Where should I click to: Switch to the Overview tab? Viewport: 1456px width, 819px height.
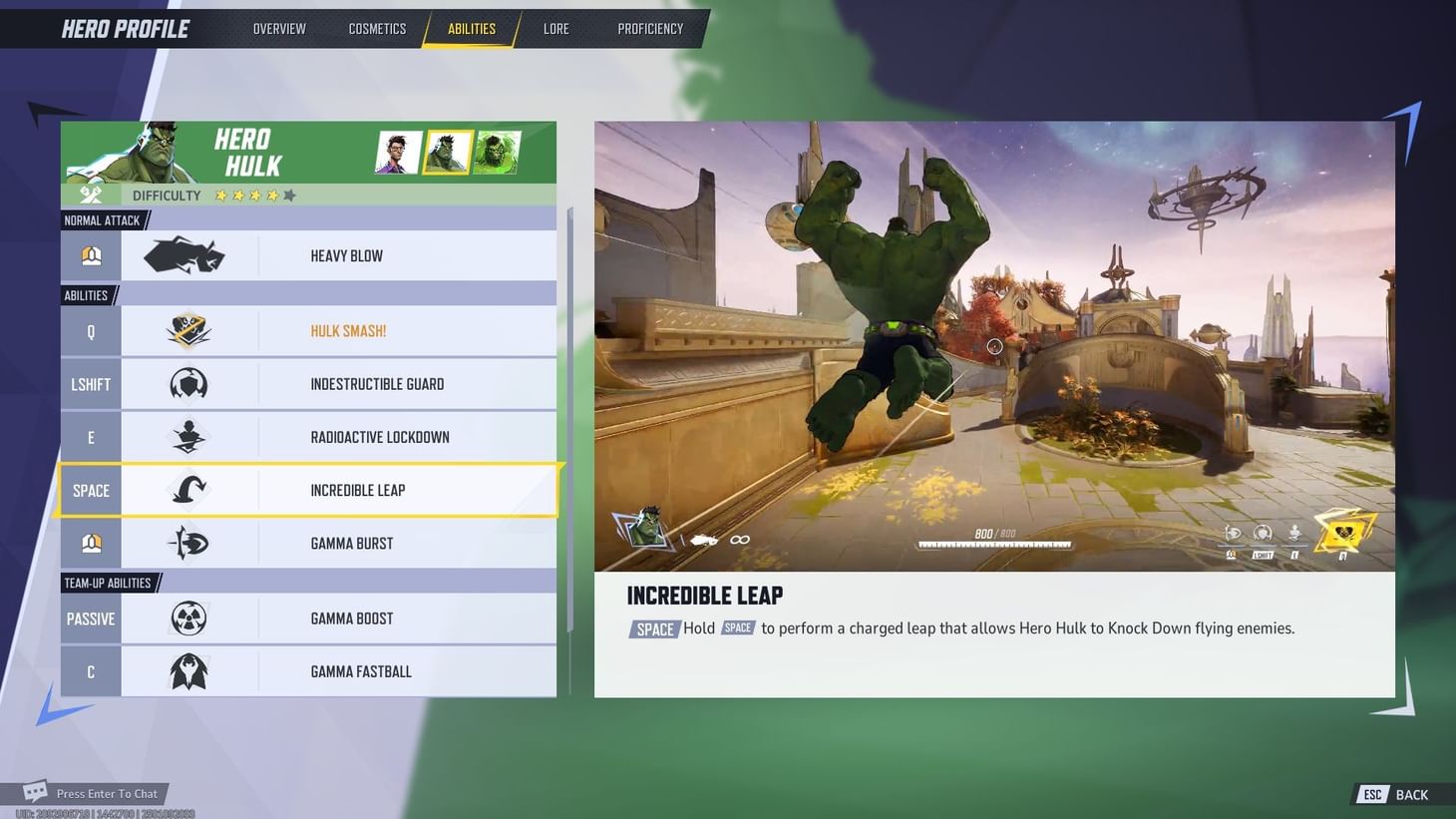point(279,28)
